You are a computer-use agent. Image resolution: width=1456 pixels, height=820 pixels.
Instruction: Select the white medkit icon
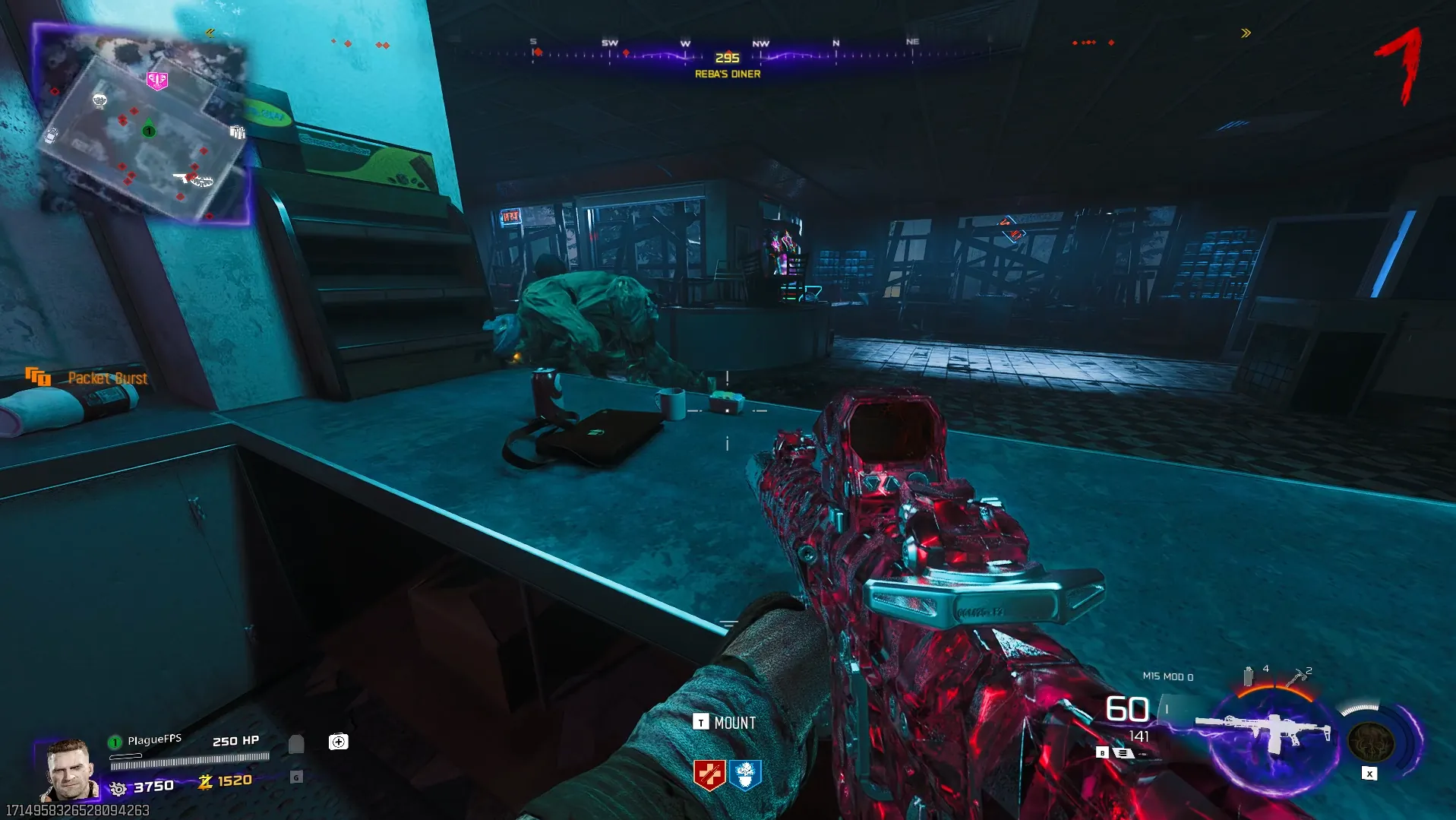(x=338, y=742)
